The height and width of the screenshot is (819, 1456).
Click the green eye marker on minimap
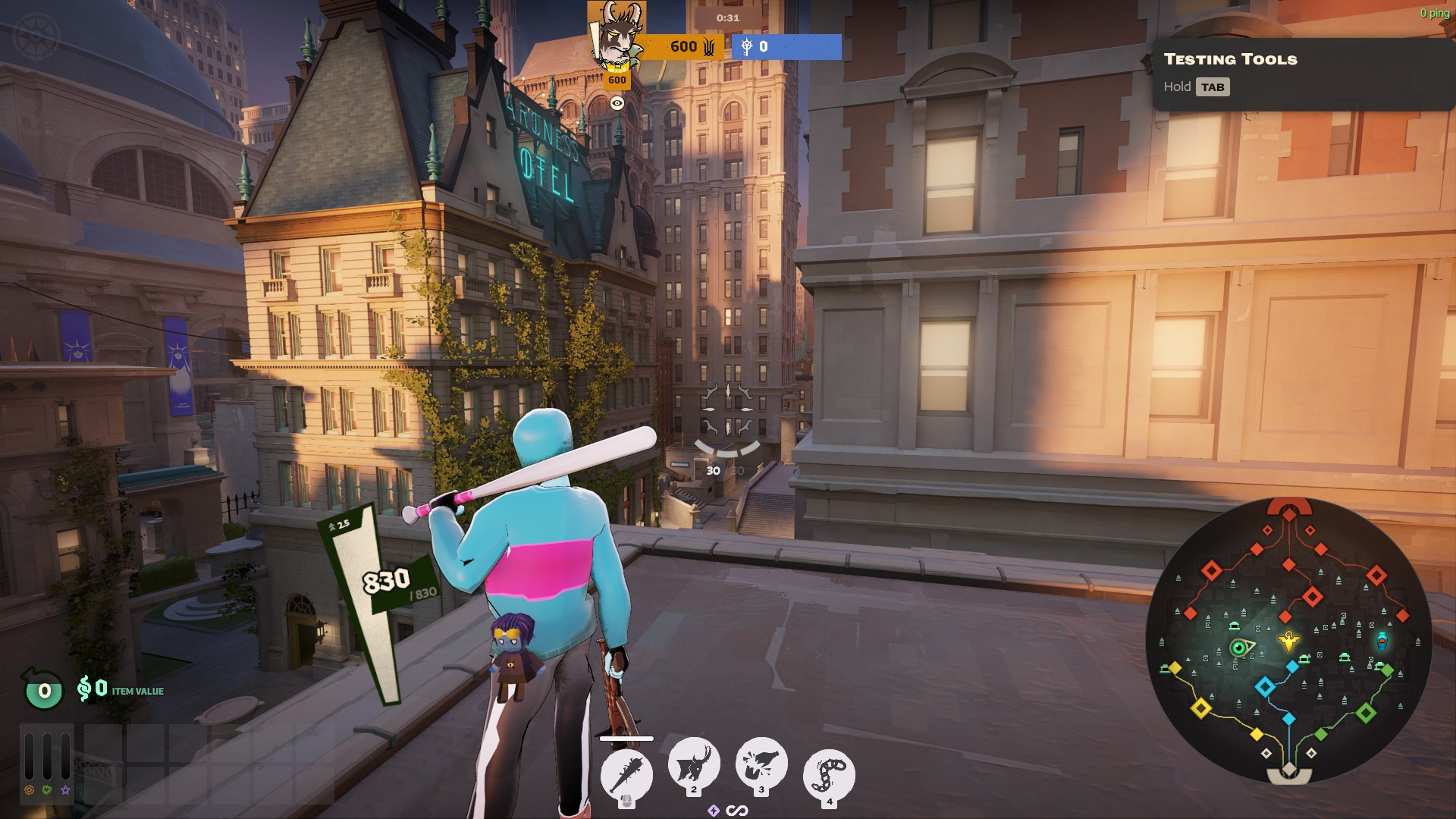click(1239, 648)
